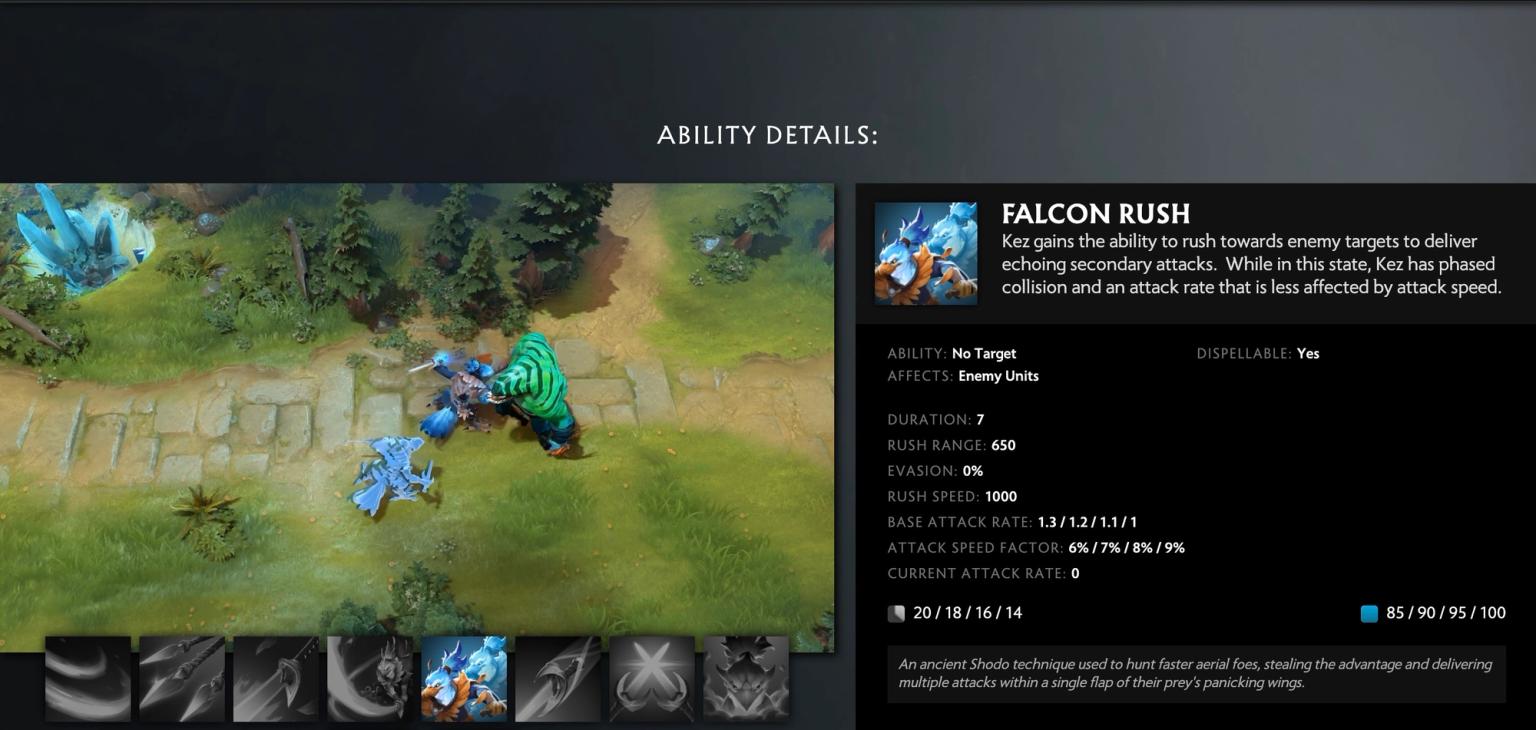Screen dimensions: 1536x730
Task: Click the gray cooldown indicator icon
Action: click(x=897, y=613)
